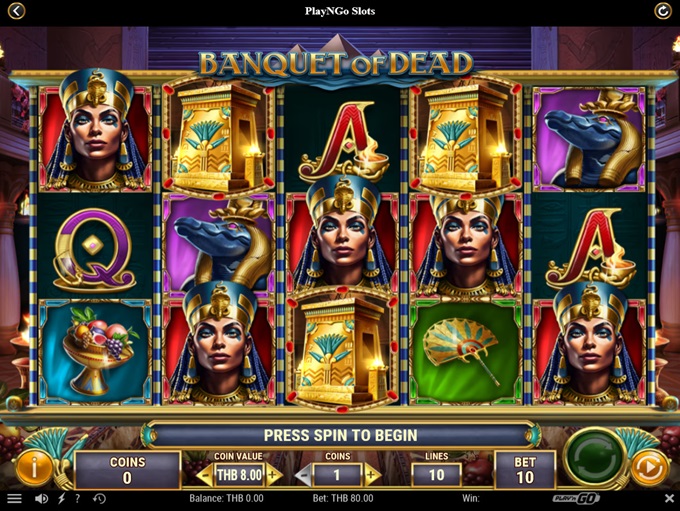Start autoplay with the orange play button
The height and width of the screenshot is (511, 680).
click(648, 467)
